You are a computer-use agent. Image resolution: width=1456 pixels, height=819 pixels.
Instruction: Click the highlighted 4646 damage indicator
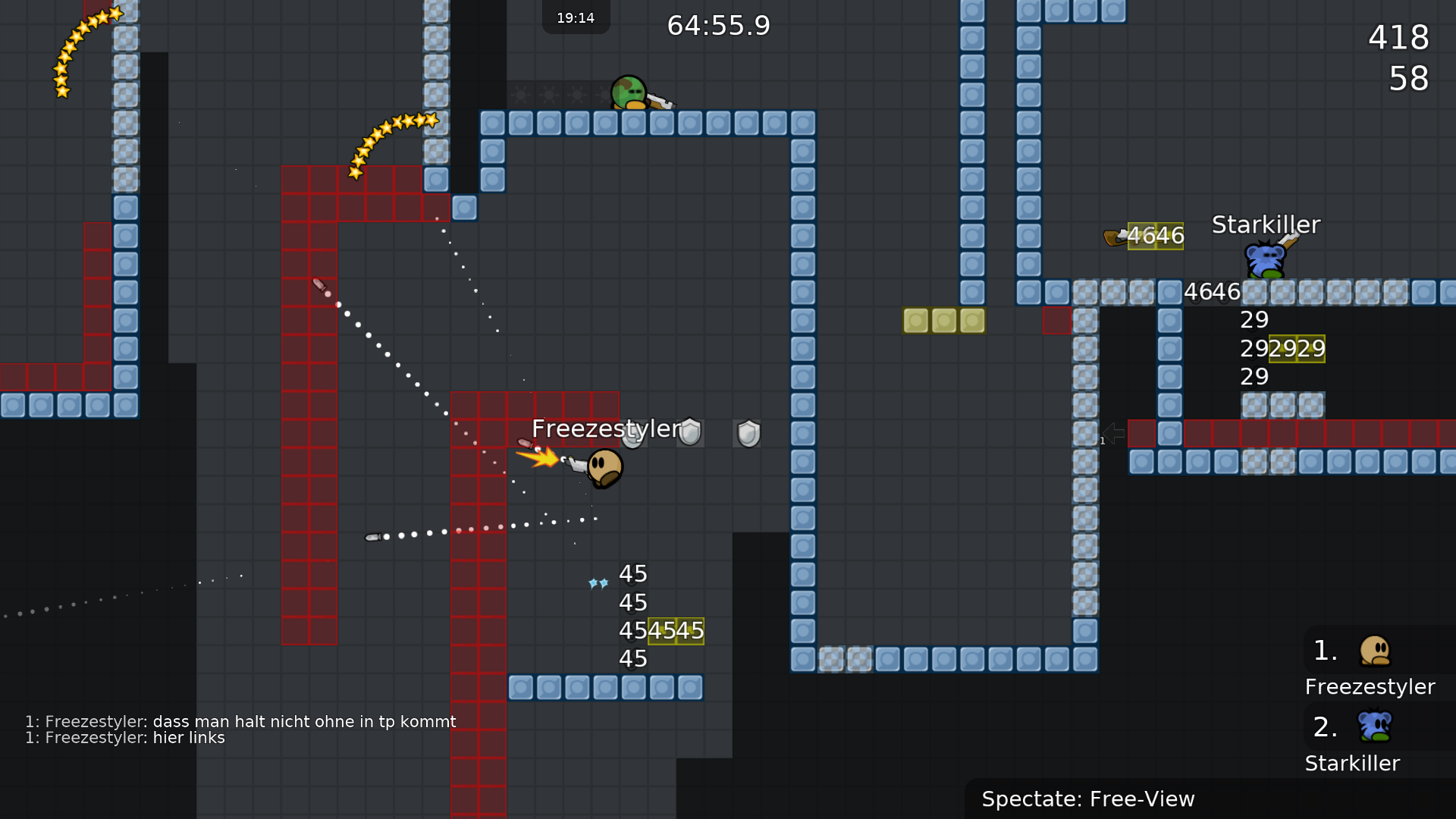[1156, 235]
